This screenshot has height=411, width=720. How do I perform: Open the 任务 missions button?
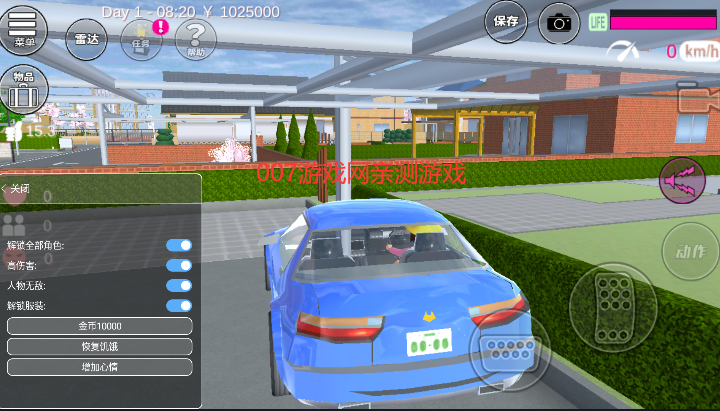[x=140, y=40]
